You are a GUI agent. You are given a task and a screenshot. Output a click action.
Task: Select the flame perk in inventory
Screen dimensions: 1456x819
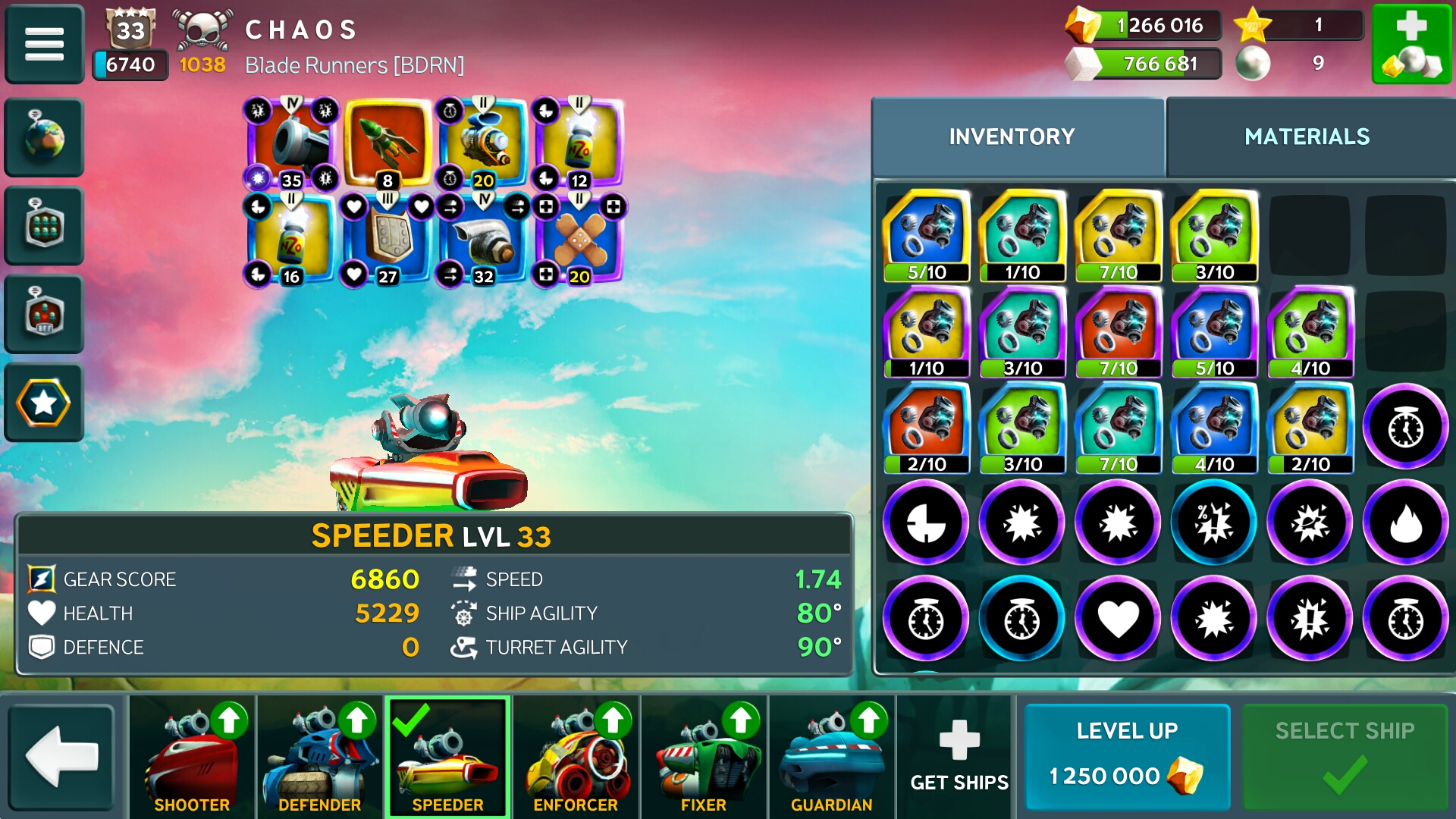coord(1405,522)
